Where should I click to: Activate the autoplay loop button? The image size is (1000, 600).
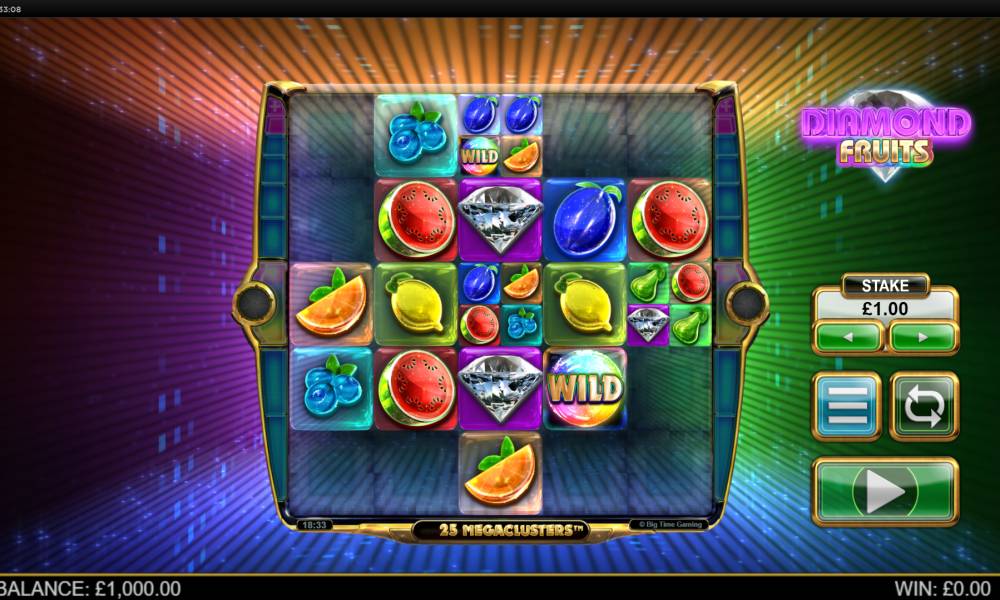click(x=923, y=406)
